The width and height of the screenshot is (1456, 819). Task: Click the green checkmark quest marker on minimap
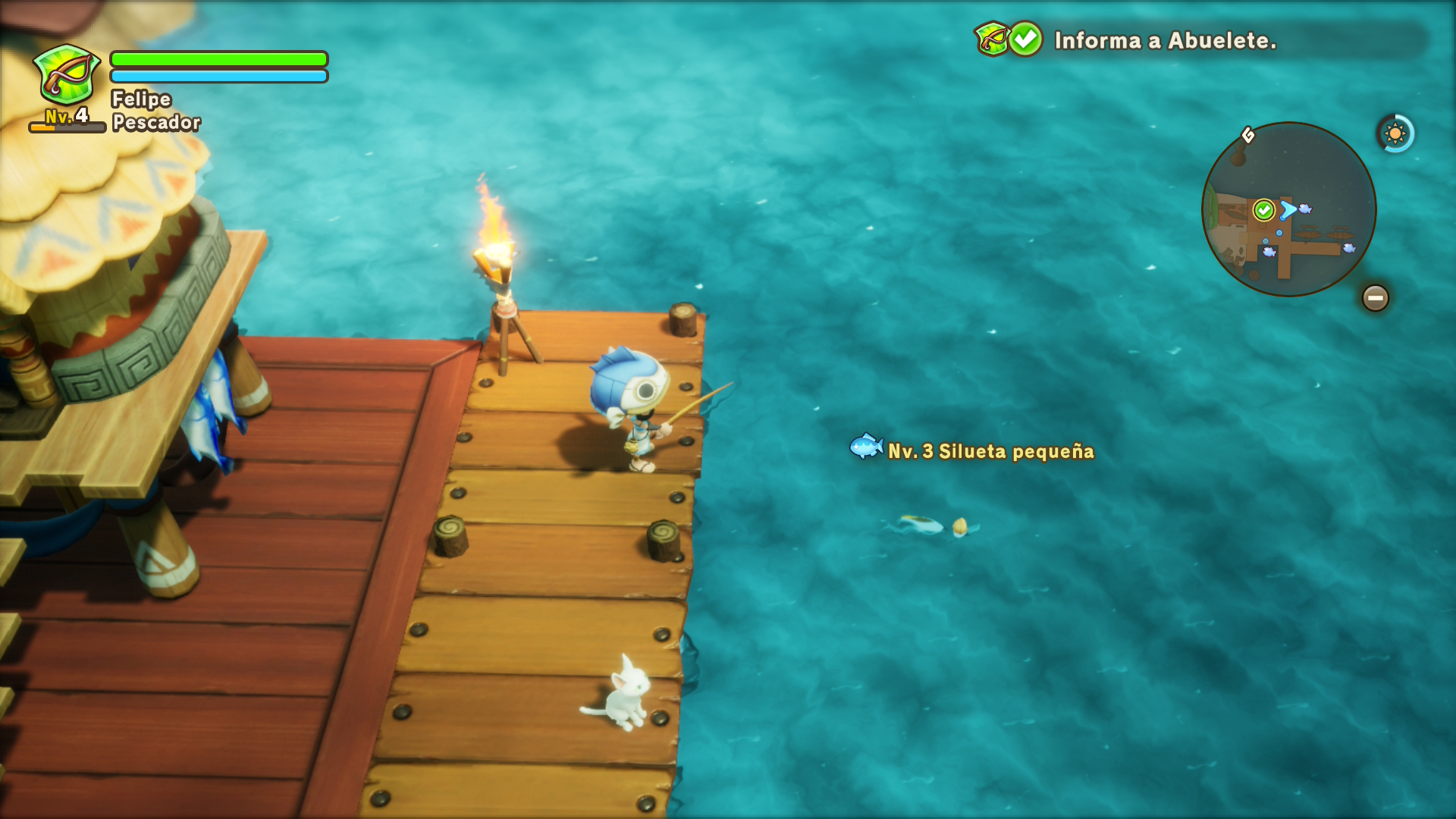pyautogui.click(x=1263, y=209)
